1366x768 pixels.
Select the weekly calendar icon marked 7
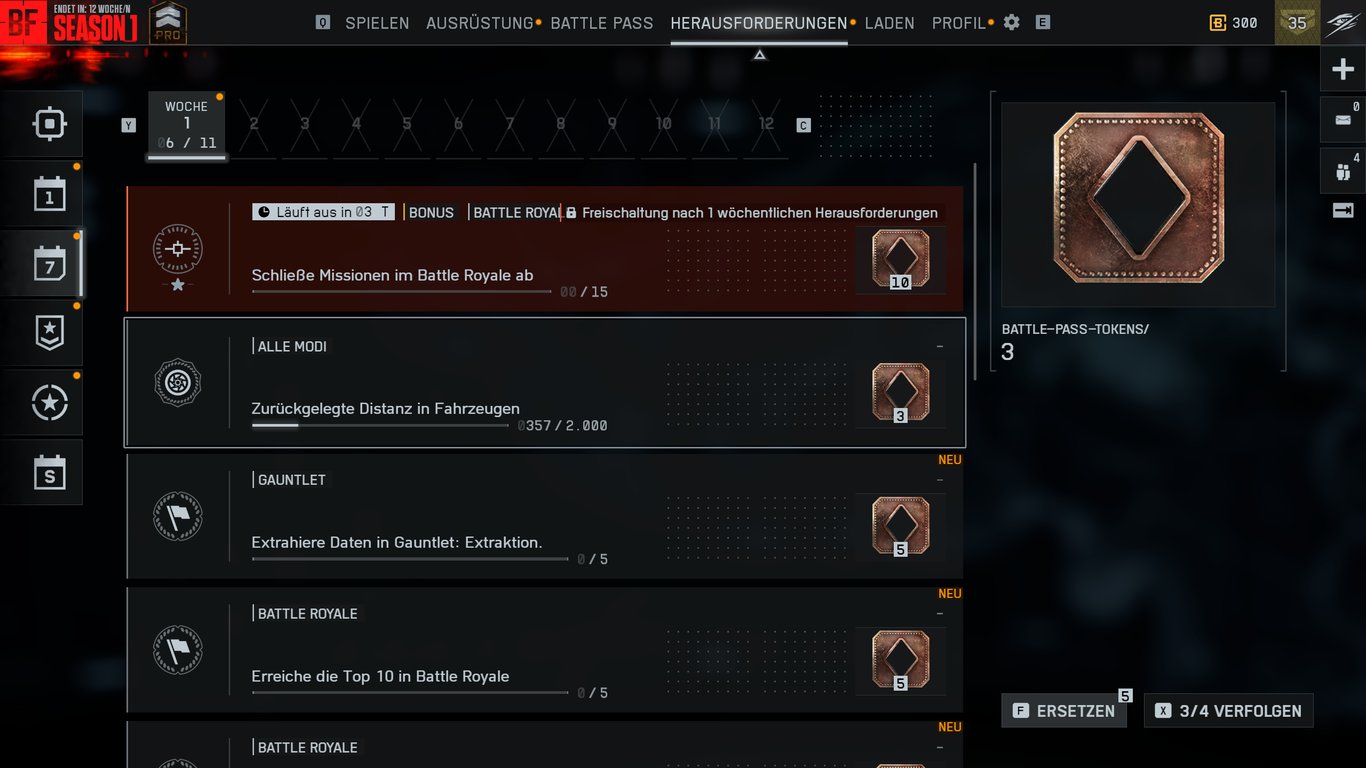click(x=49, y=265)
